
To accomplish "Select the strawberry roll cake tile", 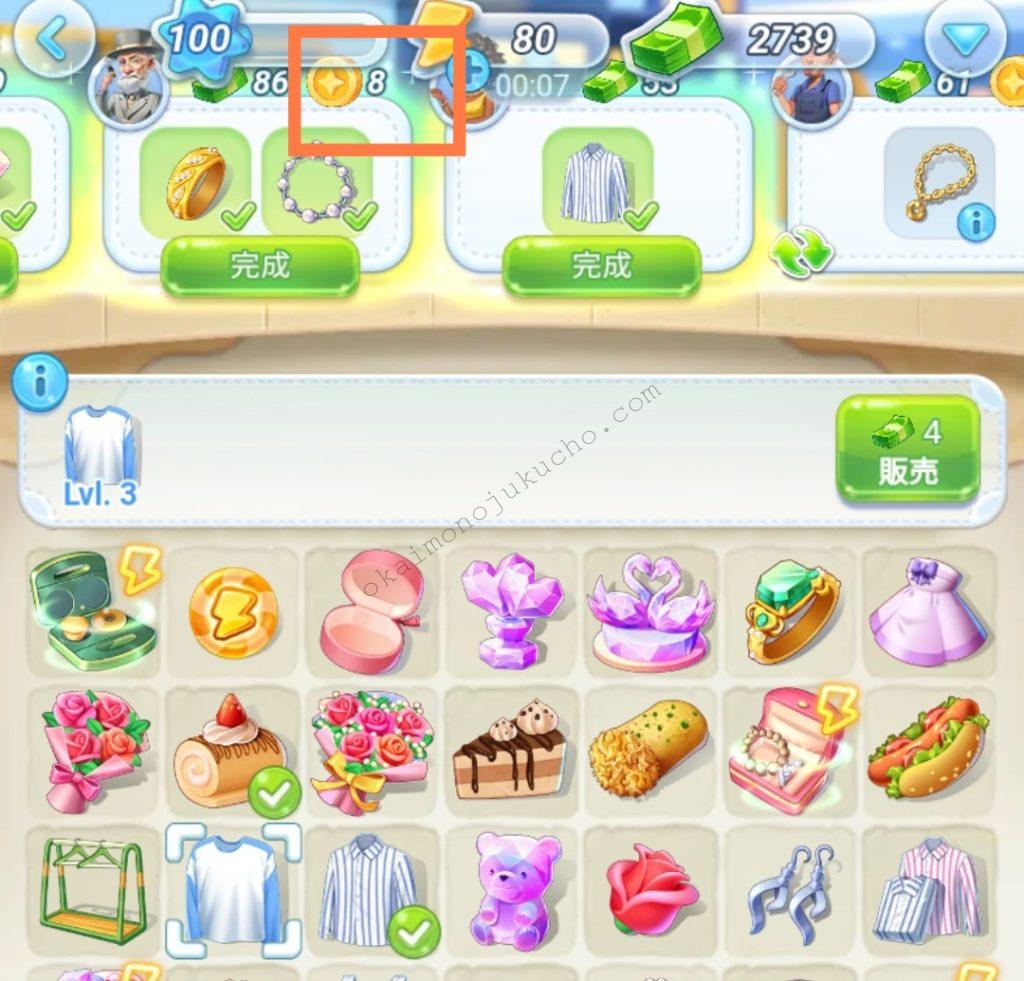I will pos(232,752).
